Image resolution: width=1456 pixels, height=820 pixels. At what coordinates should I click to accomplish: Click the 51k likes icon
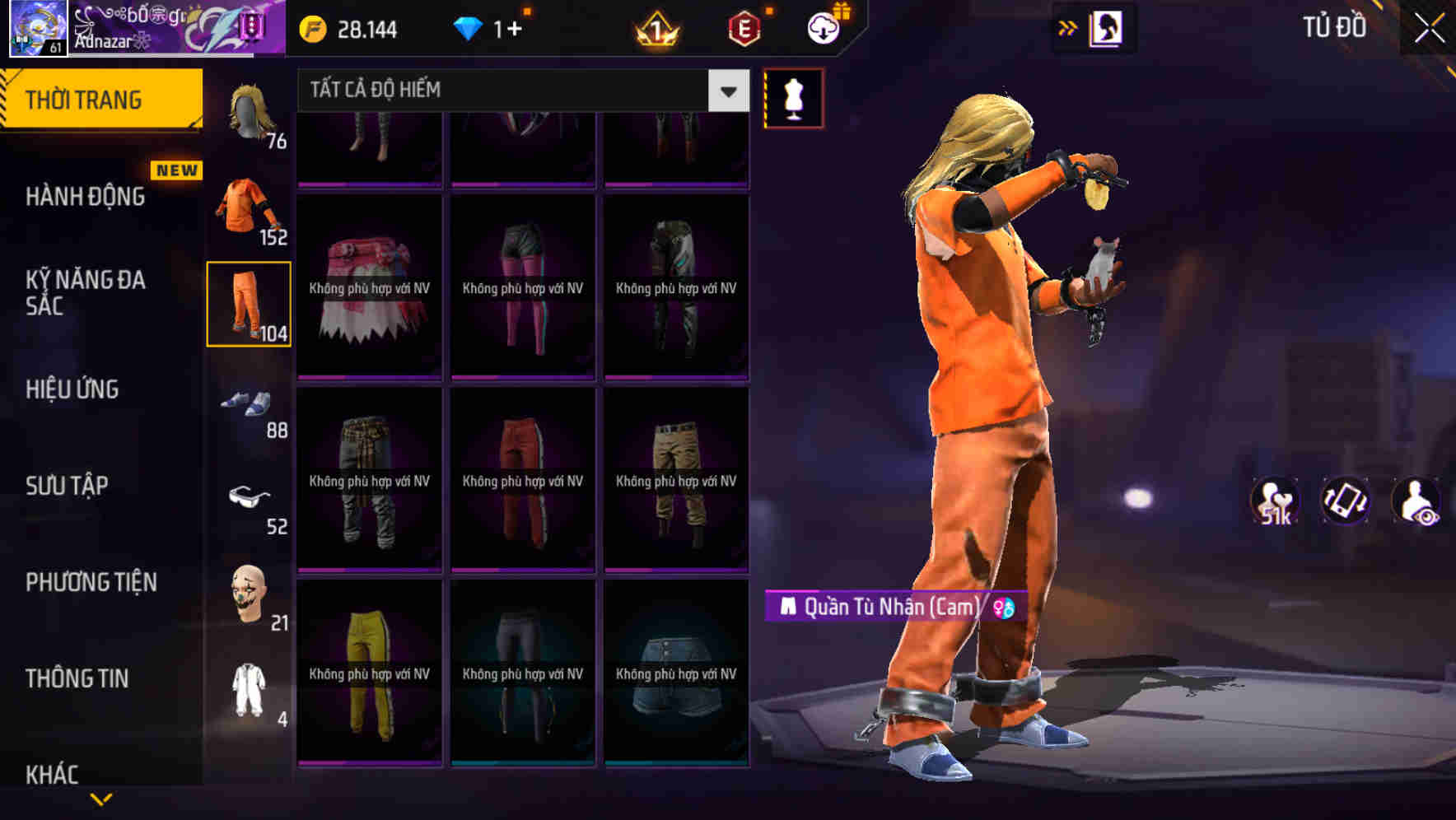1276,501
